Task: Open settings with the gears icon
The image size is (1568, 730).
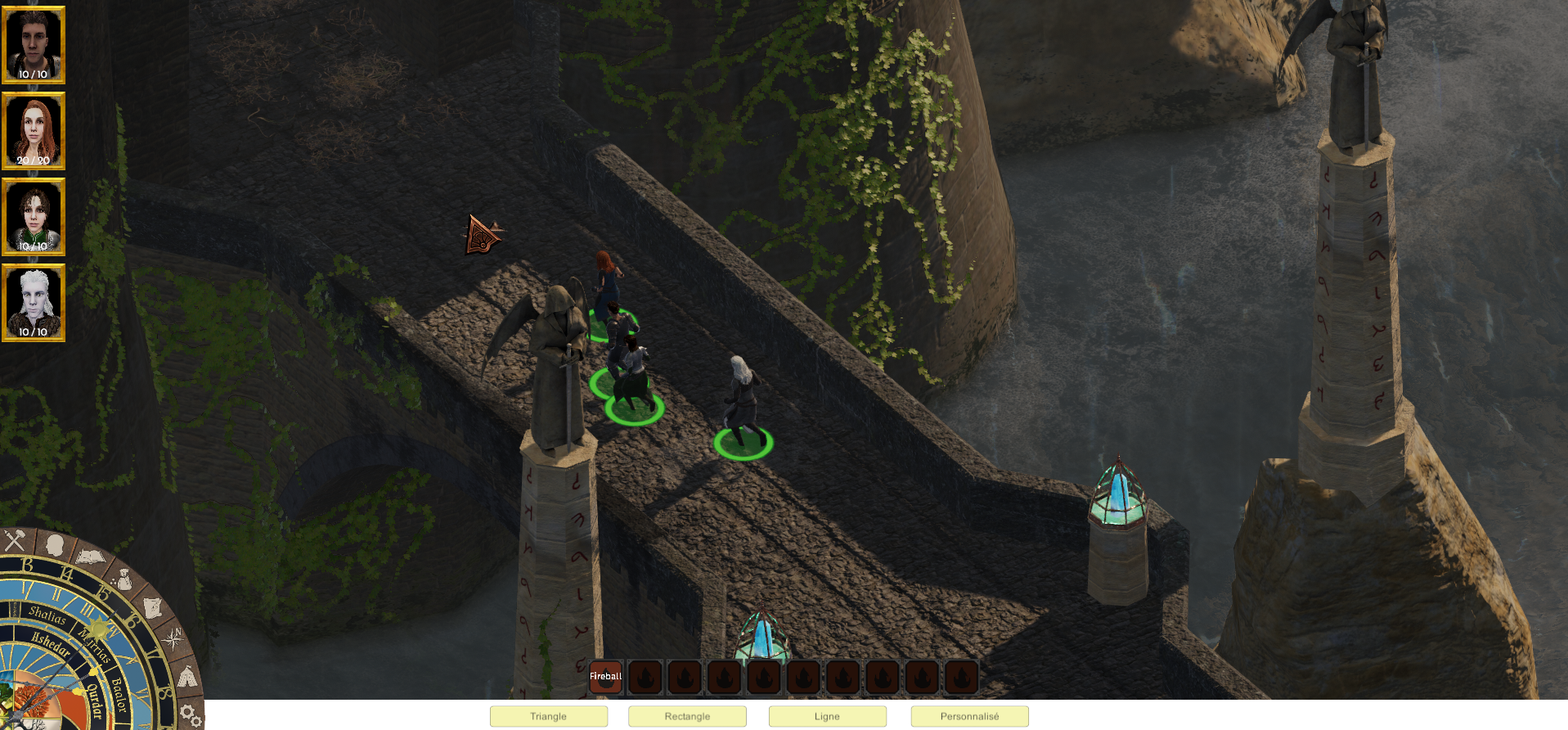Action: pos(191,715)
